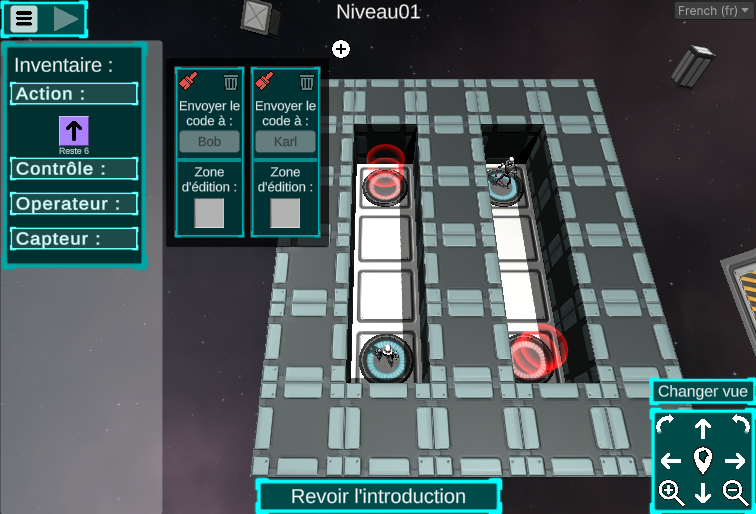
Task: Add a new script panel with plus button
Action: [x=341, y=48]
